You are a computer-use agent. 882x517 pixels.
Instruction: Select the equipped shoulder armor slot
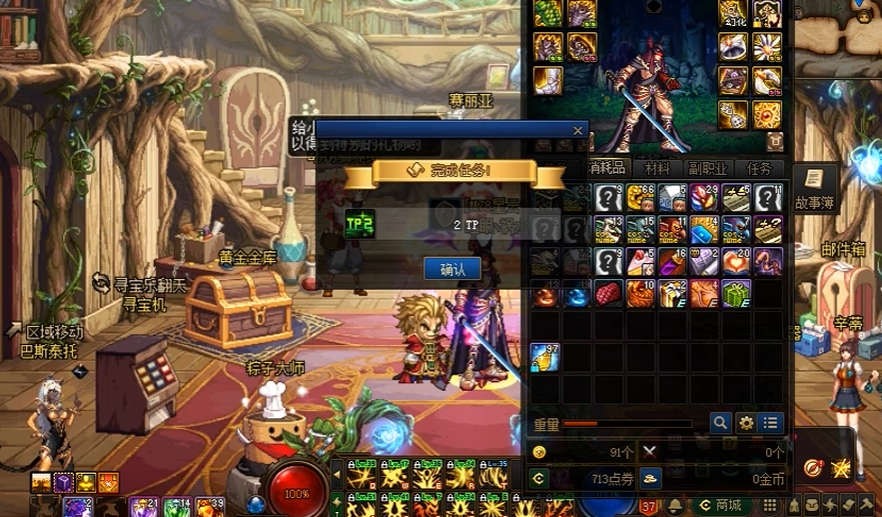(x=547, y=14)
